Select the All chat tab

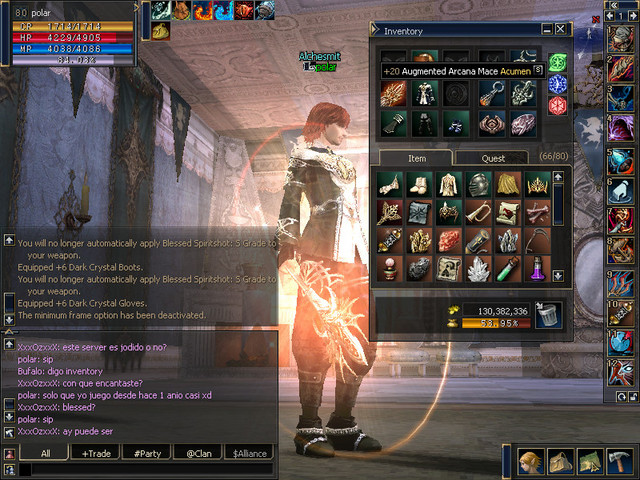click(45, 453)
